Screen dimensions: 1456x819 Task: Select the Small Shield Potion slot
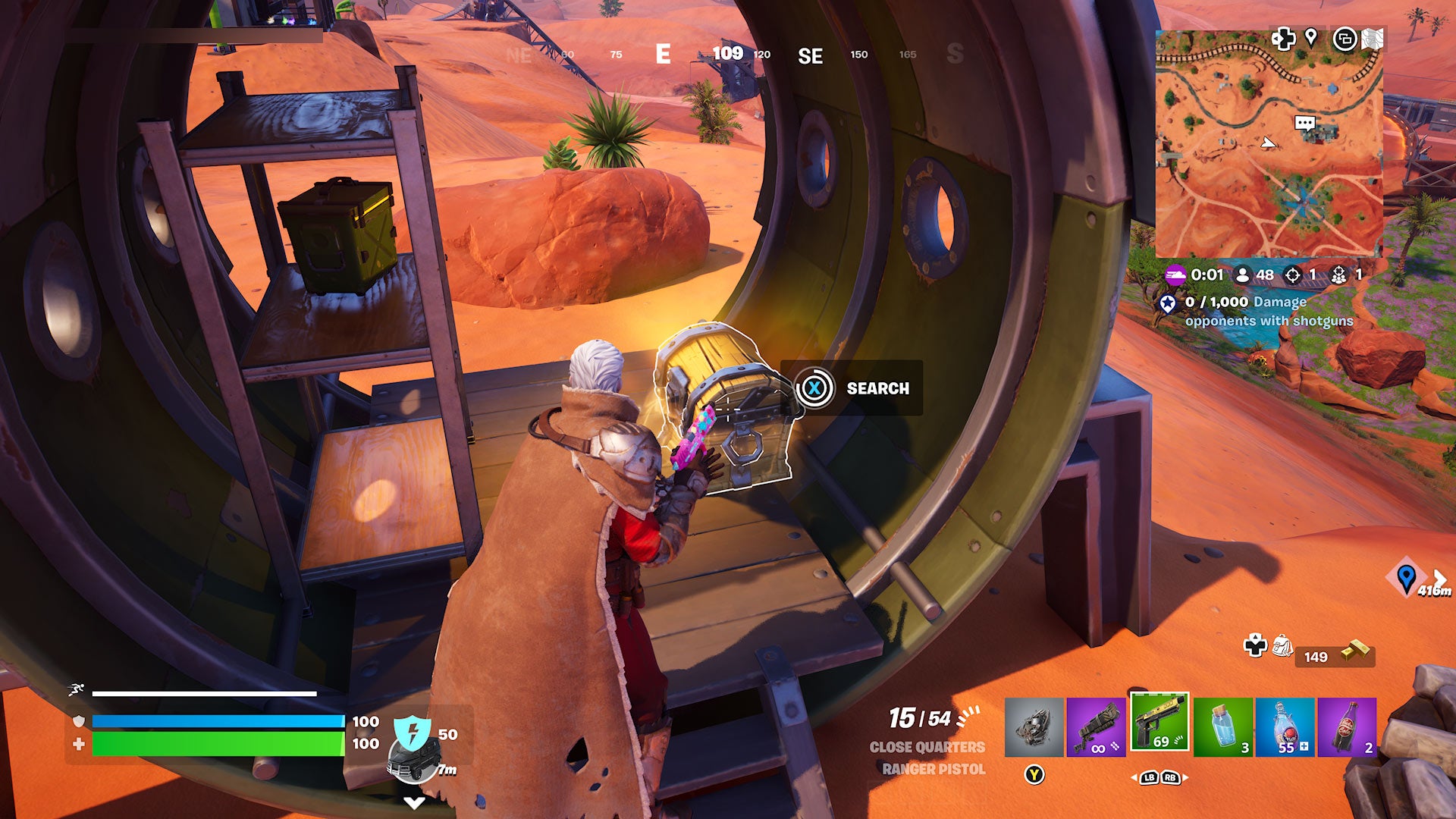[1223, 726]
